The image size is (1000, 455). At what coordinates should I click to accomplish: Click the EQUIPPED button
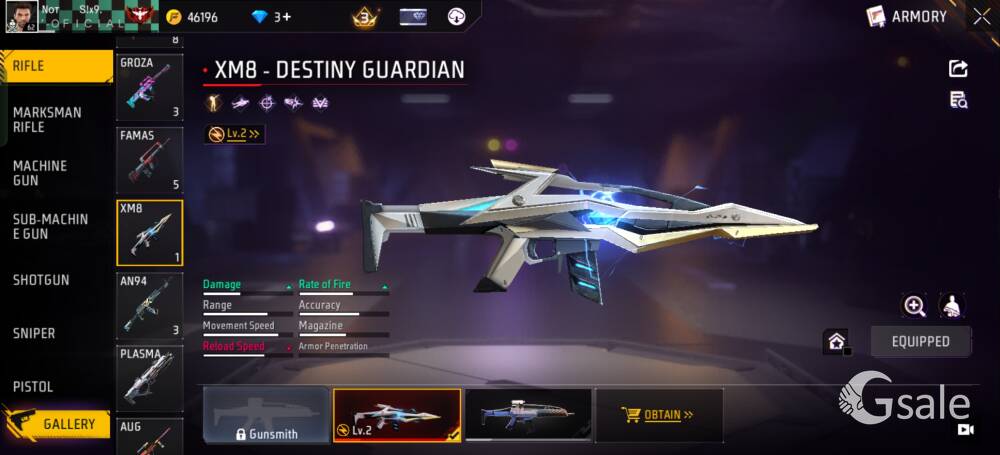[x=920, y=341]
